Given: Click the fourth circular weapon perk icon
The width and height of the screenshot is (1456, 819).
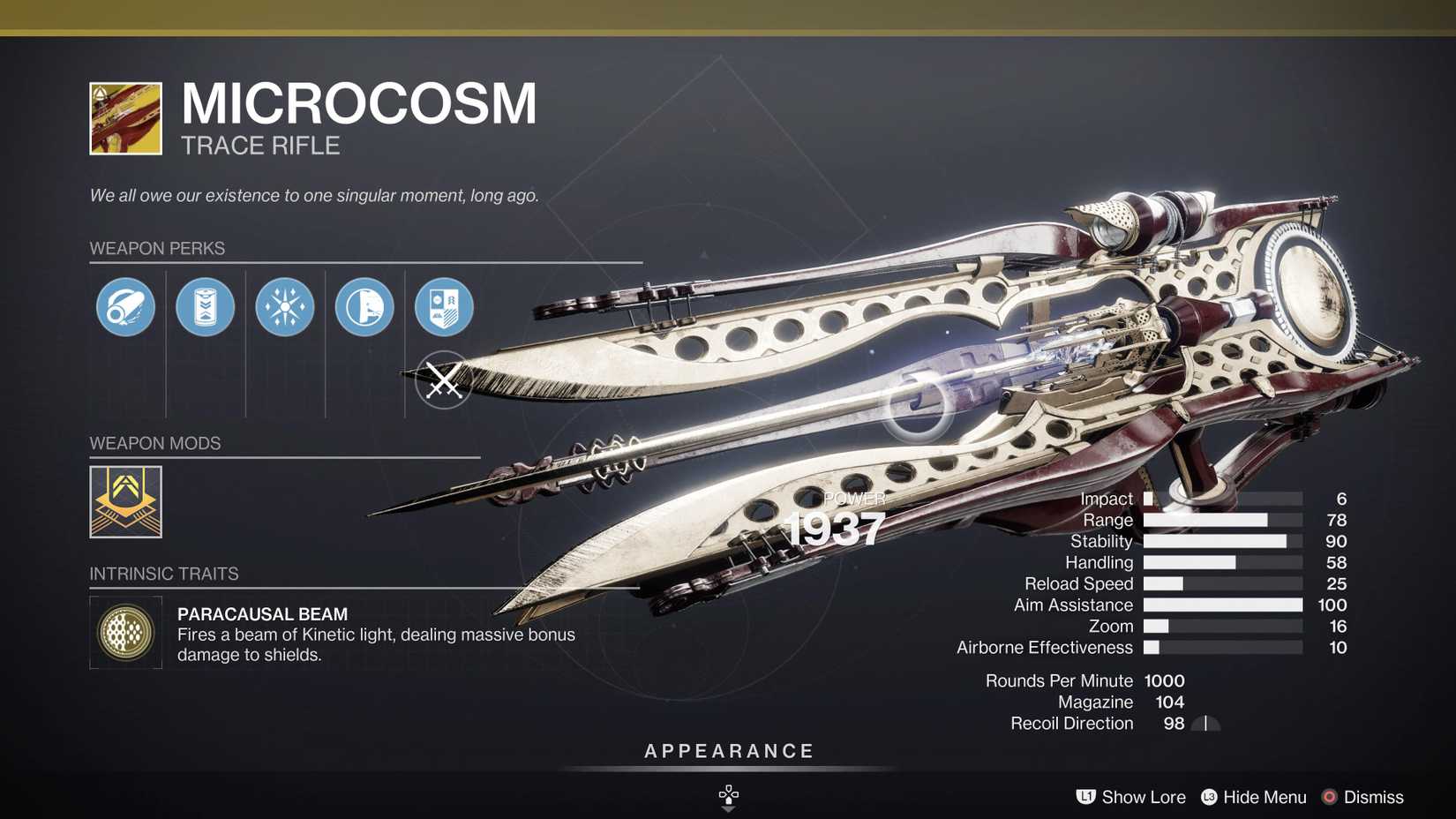Looking at the screenshot, I should (364, 307).
